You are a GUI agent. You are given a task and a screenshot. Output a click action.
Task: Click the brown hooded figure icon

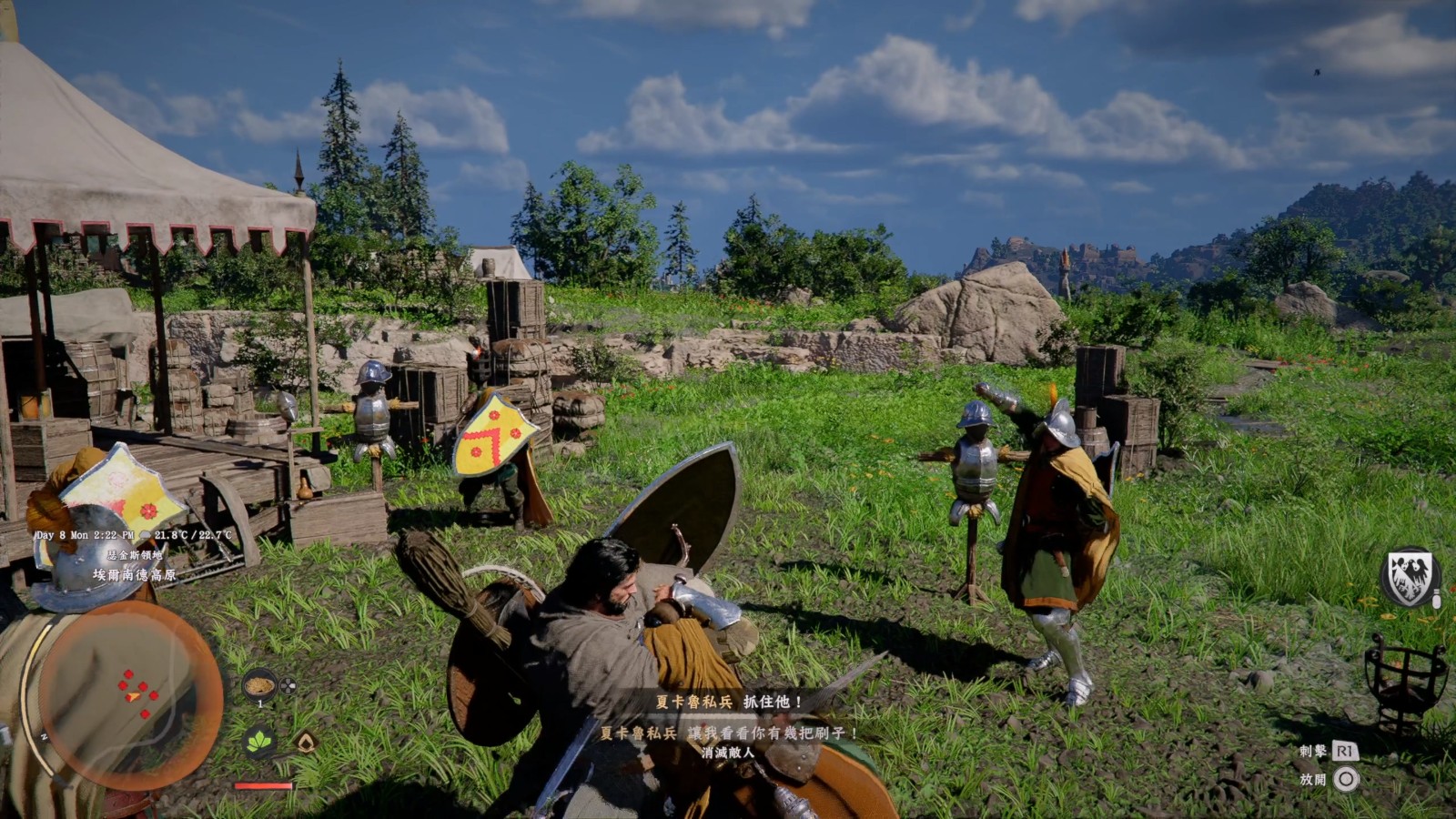(307, 743)
